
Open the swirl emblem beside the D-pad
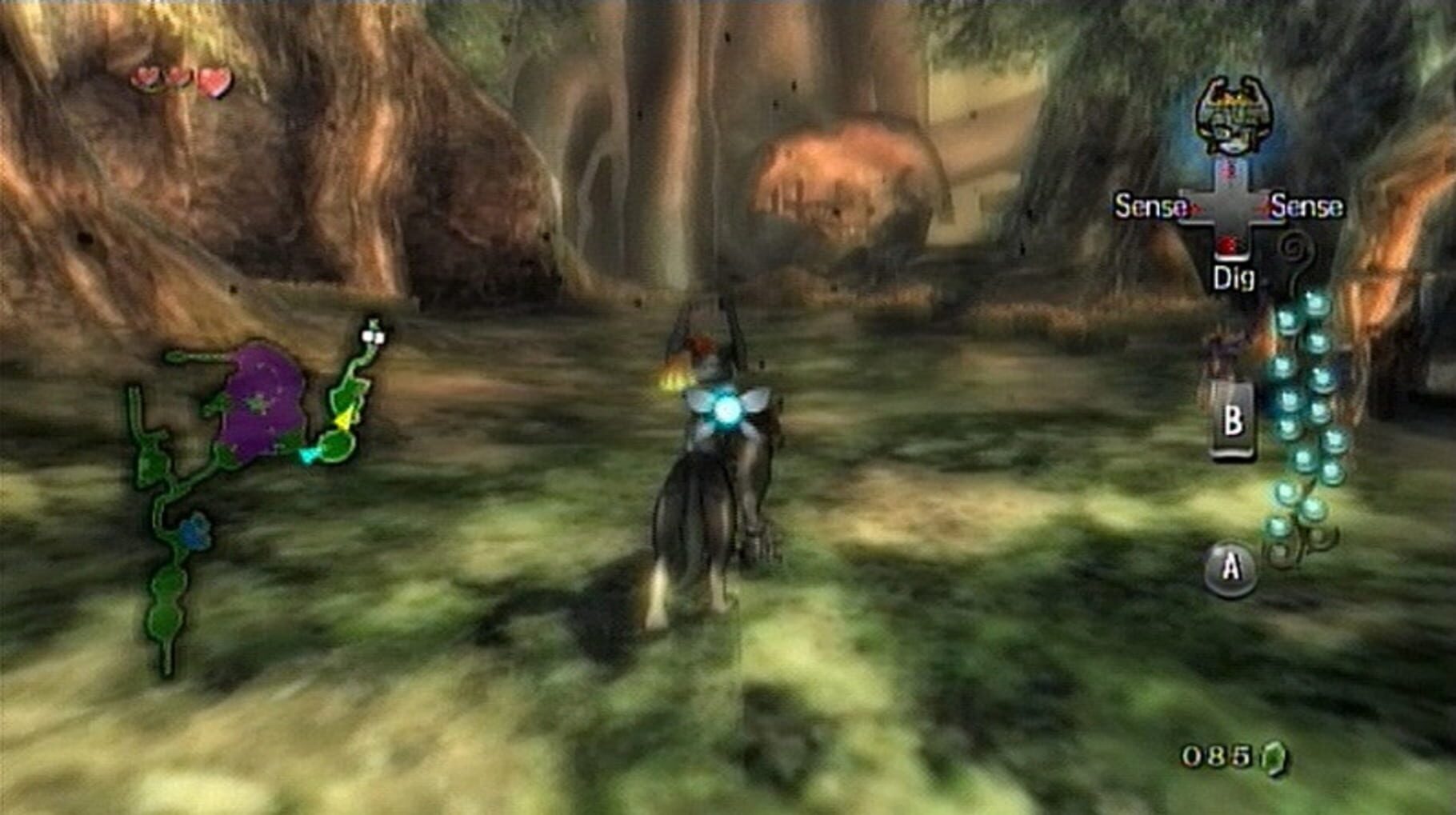tap(1295, 248)
